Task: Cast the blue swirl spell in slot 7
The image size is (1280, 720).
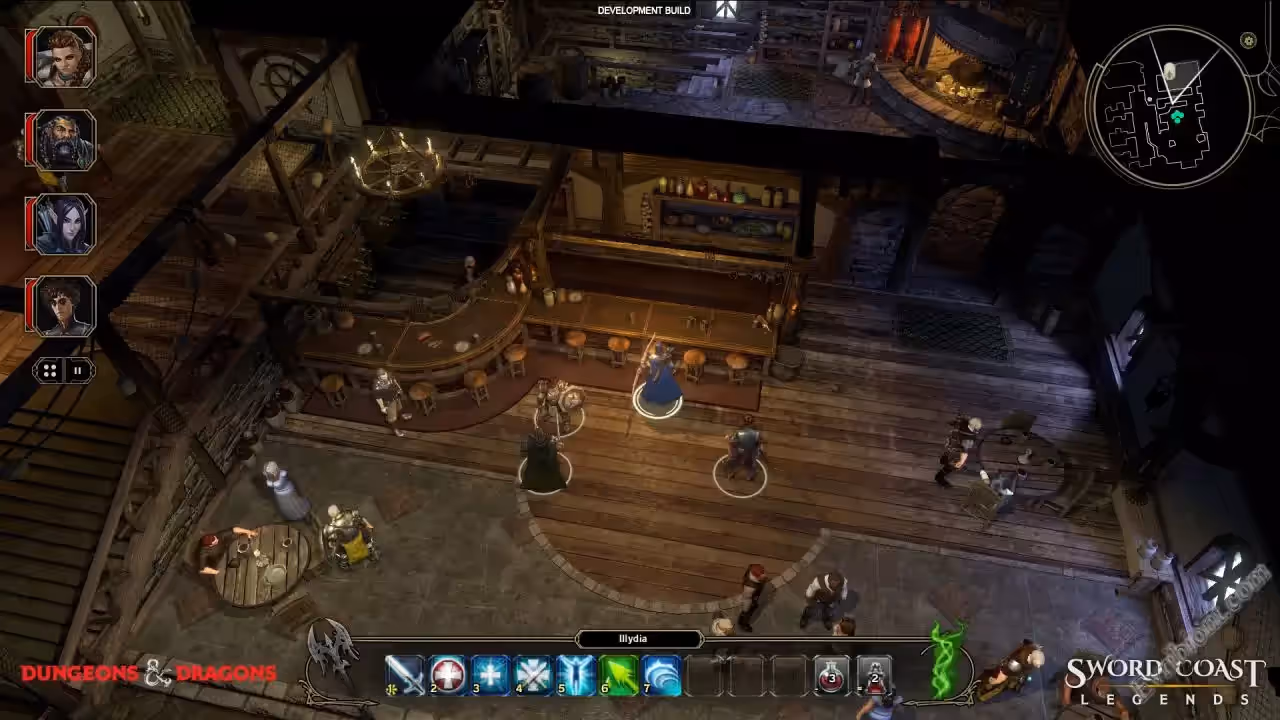Action: [x=662, y=676]
